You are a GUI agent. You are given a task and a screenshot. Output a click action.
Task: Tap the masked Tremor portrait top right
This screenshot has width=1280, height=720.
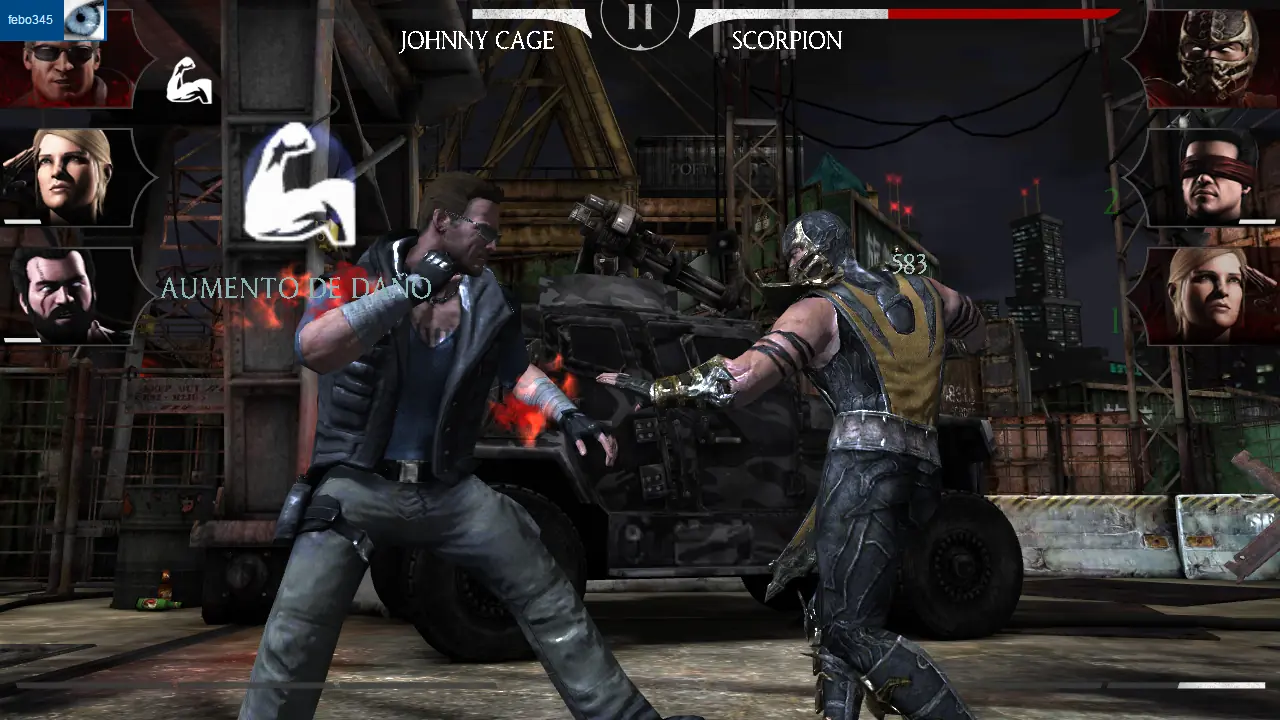1213,60
